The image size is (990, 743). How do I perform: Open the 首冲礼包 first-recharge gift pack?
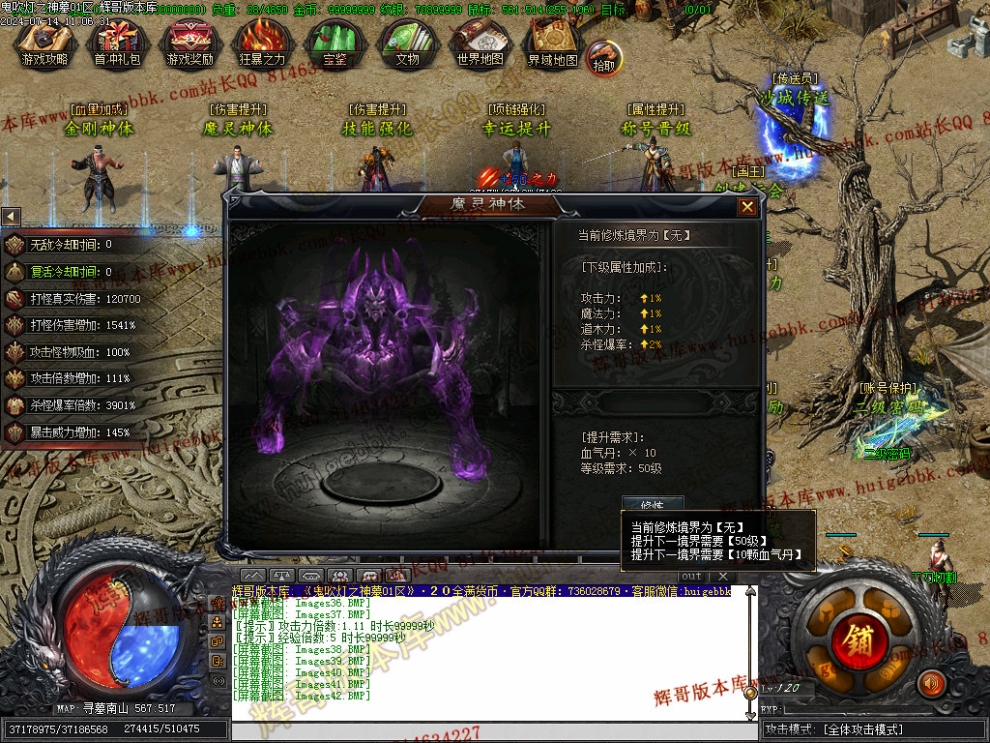click(x=118, y=45)
